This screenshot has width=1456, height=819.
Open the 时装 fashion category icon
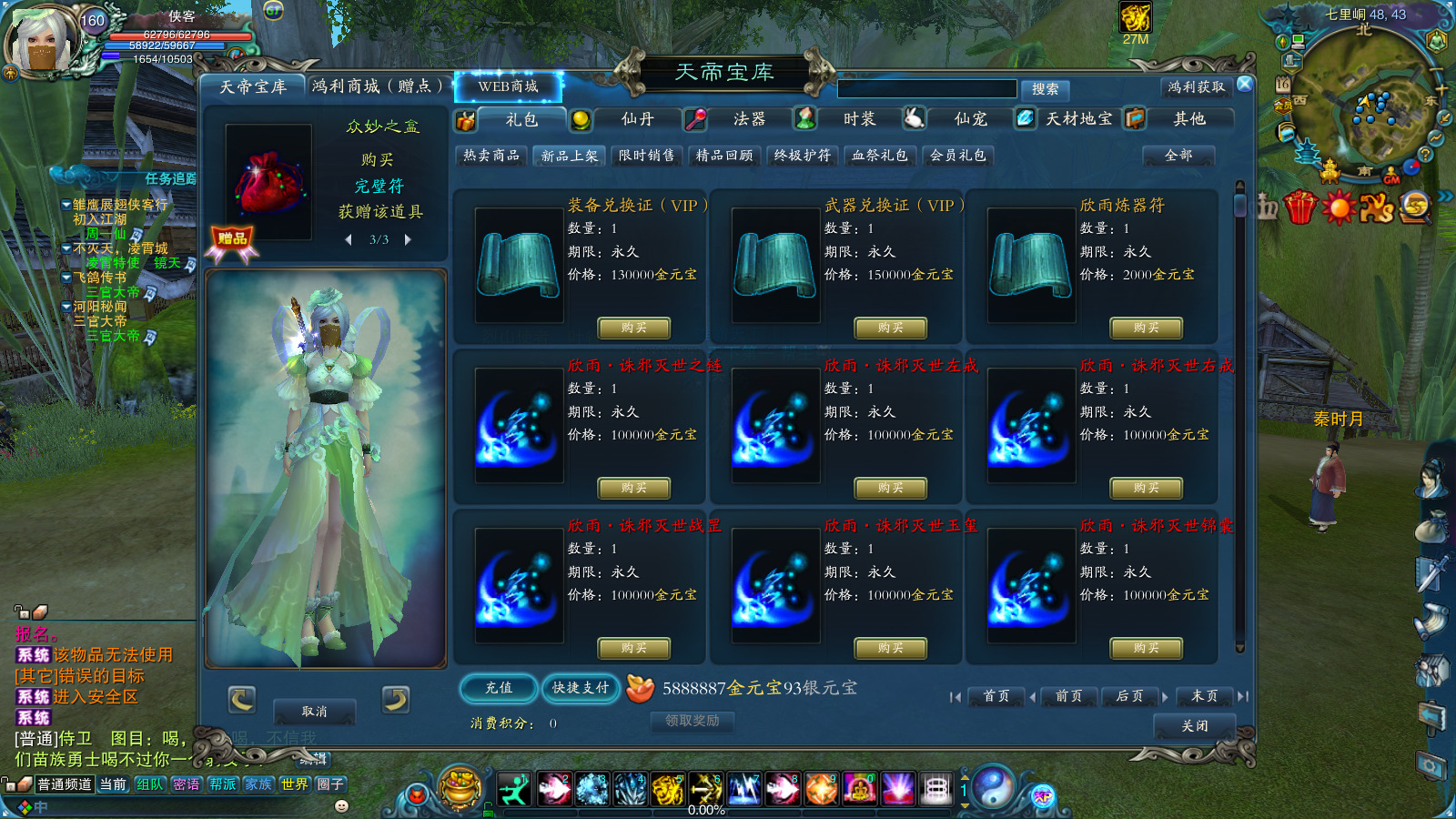pyautogui.click(x=805, y=119)
